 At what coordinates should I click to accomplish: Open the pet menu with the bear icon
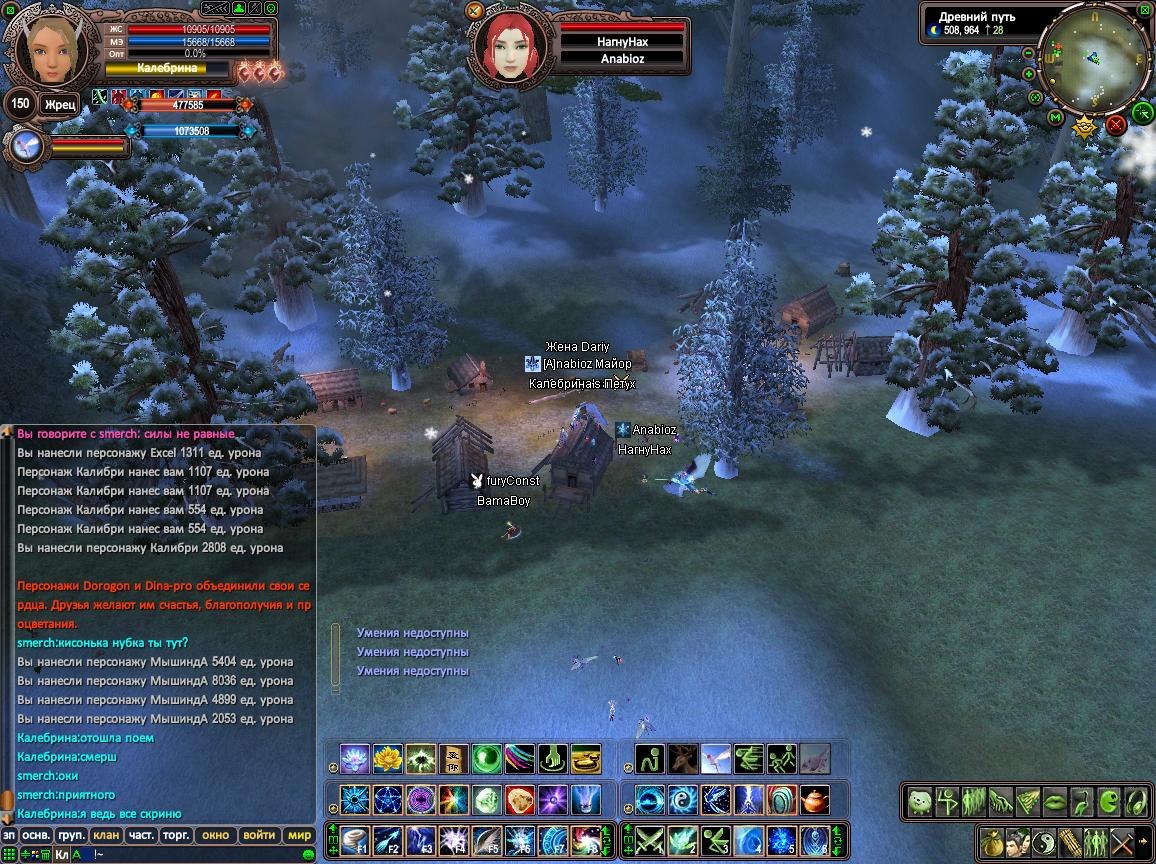tap(920, 801)
